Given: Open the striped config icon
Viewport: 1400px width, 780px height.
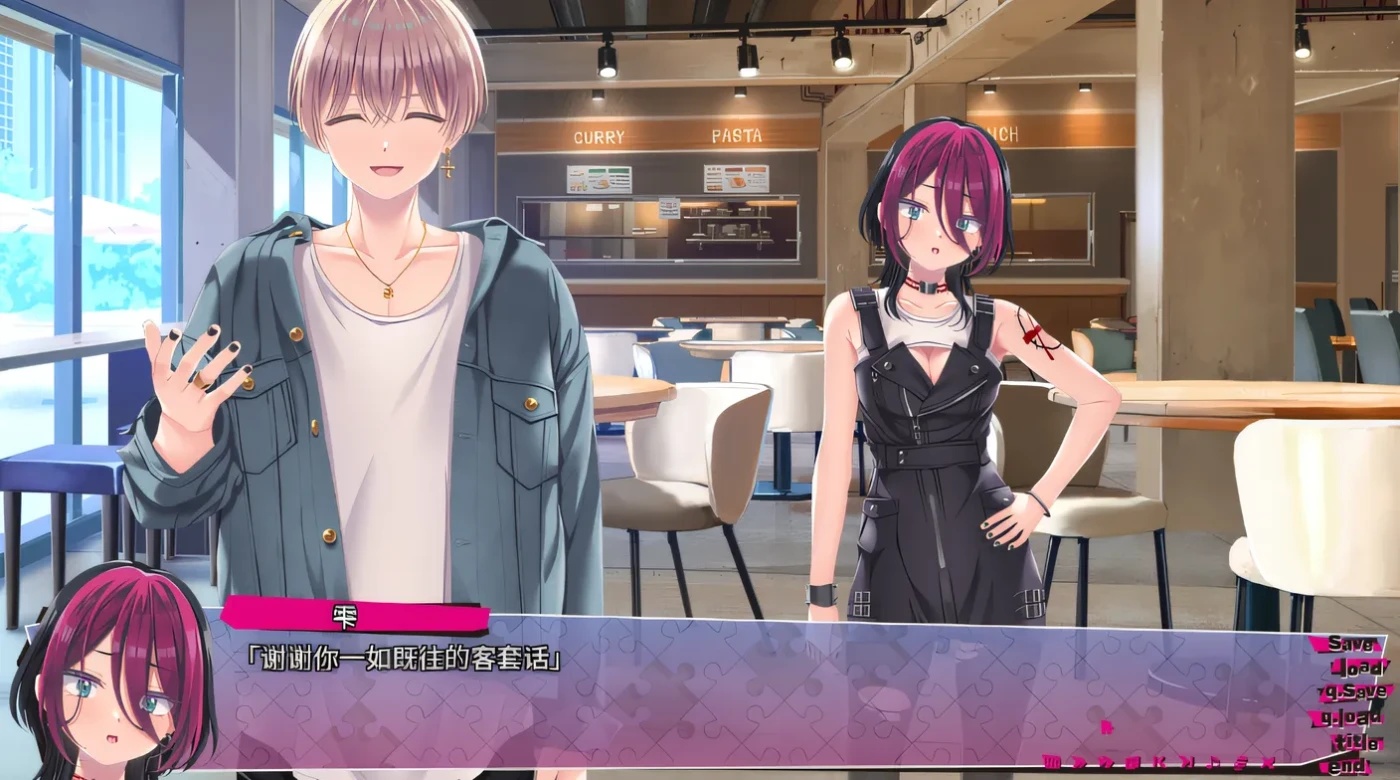Looking at the screenshot, I should [x=1239, y=763].
